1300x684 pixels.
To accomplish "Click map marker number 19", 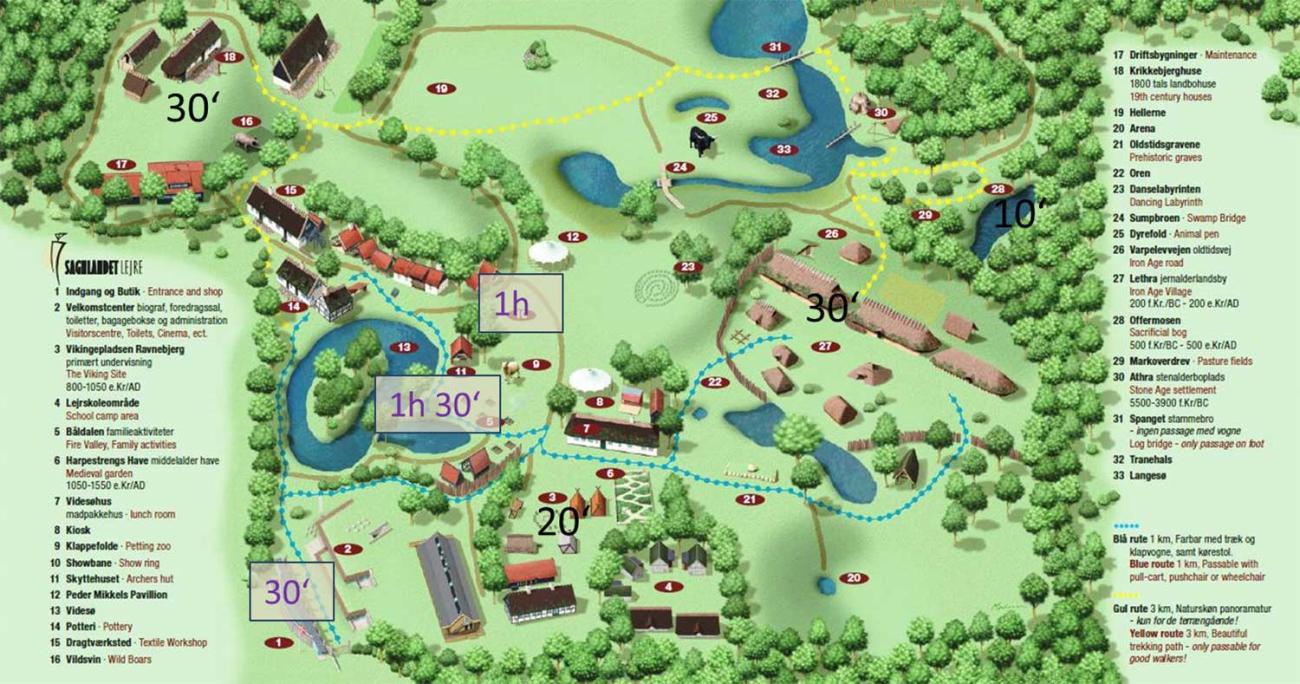I will (441, 88).
